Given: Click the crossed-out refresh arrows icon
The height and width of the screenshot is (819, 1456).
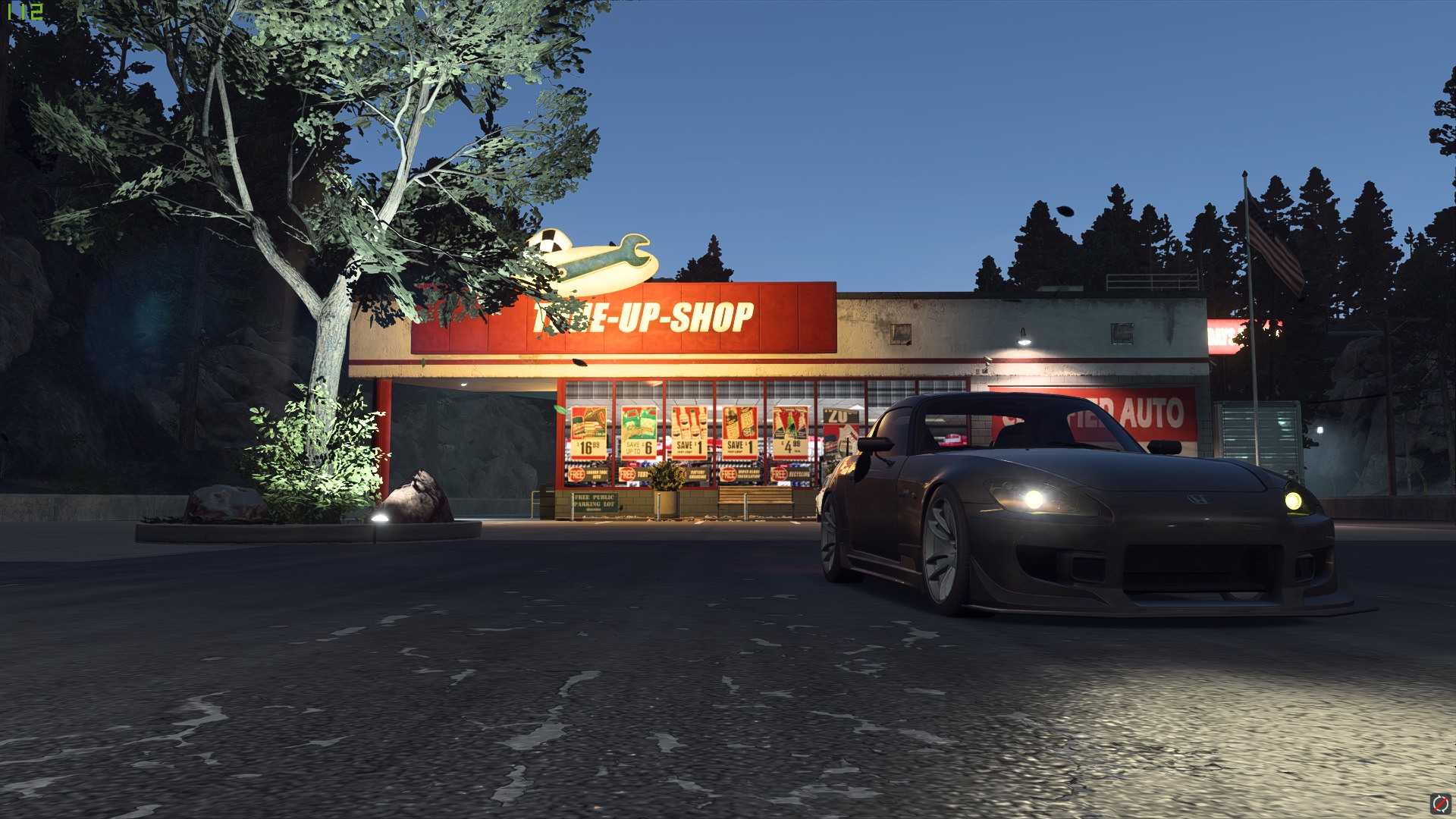Looking at the screenshot, I should [1440, 803].
